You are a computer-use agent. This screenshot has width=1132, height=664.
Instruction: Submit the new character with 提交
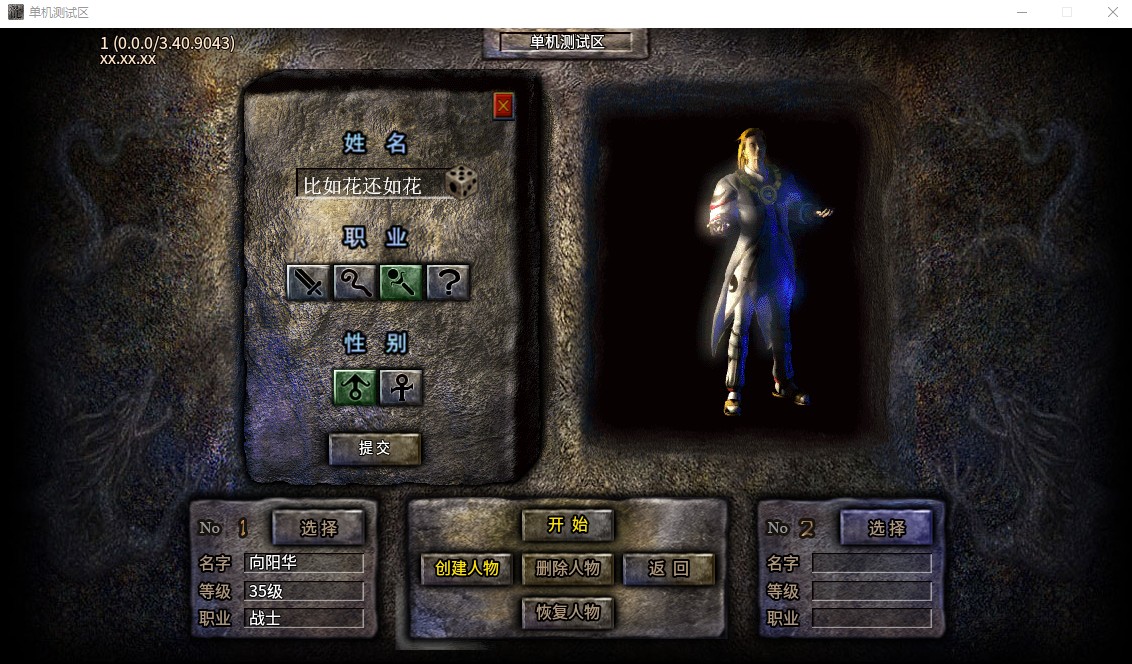pos(375,448)
